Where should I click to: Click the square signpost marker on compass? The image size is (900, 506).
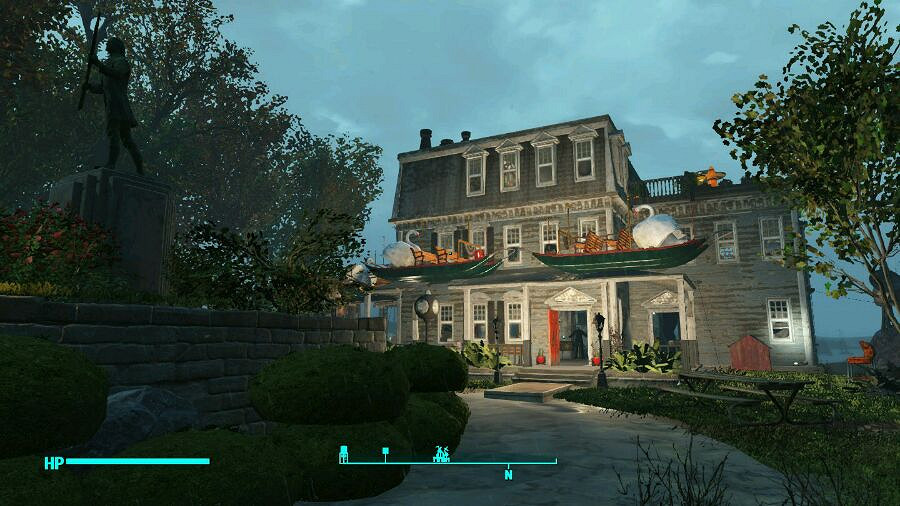[385, 453]
